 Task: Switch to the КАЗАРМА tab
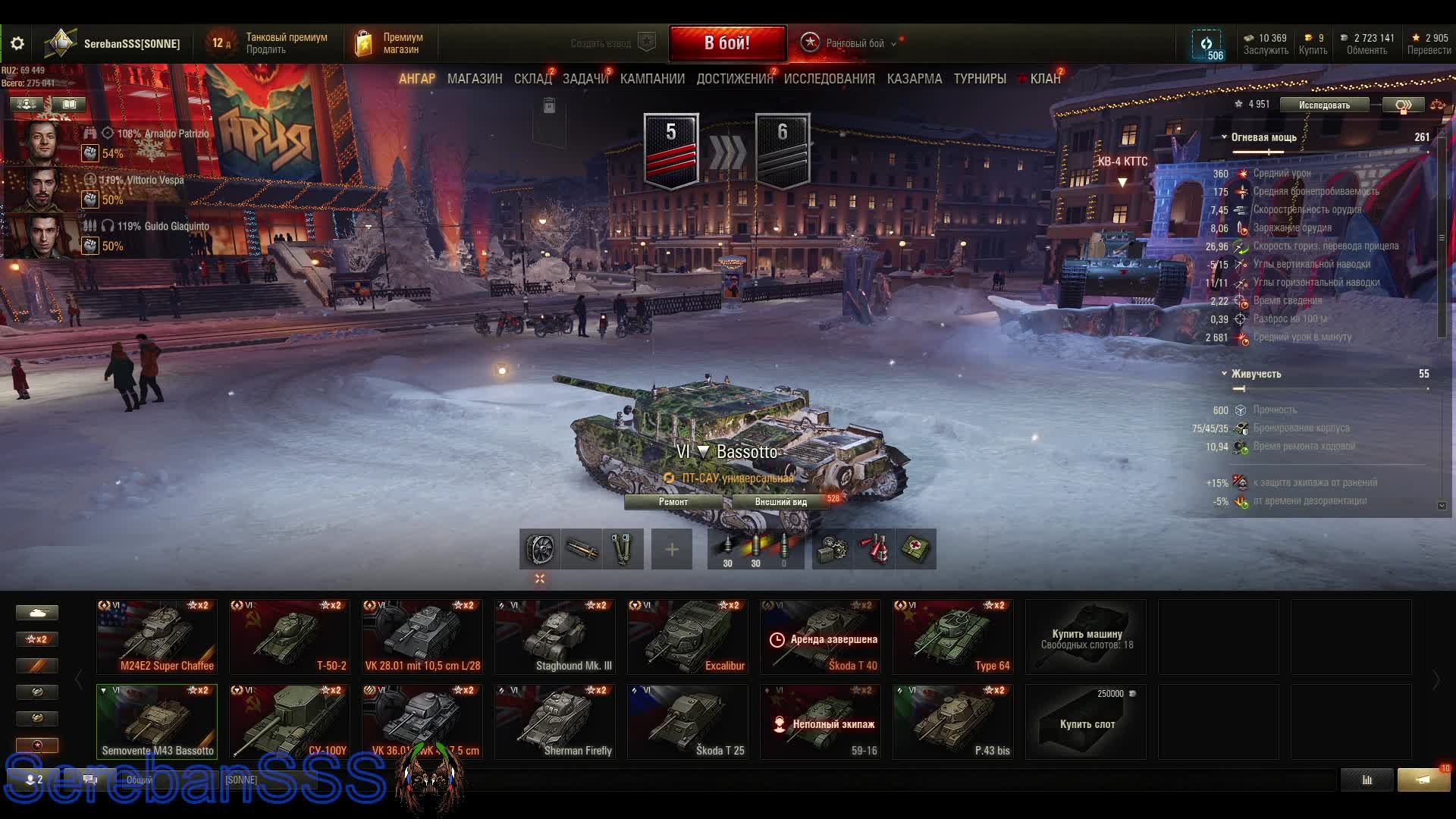[x=914, y=79]
